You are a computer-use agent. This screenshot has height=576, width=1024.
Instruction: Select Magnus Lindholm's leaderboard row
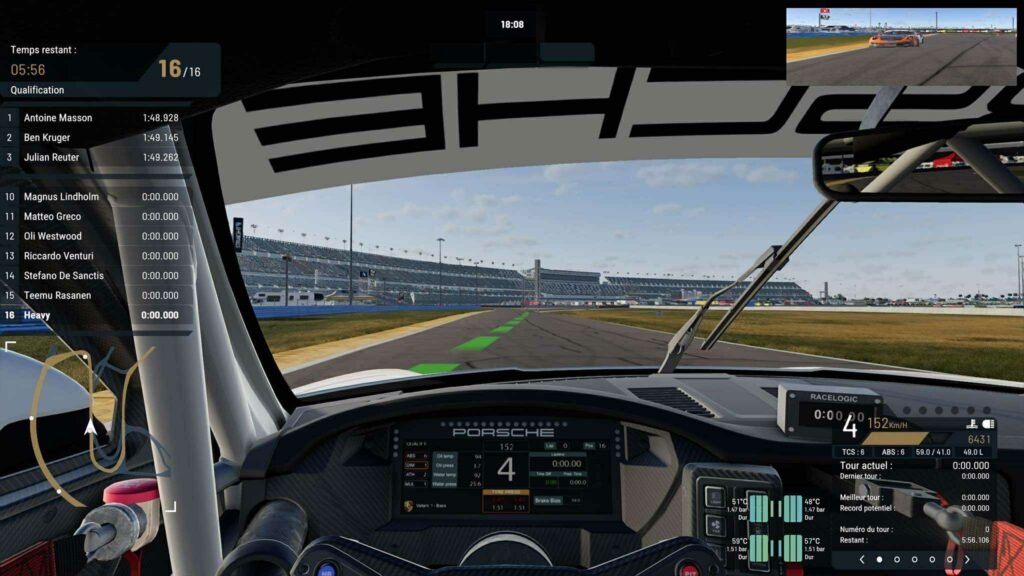pos(98,197)
